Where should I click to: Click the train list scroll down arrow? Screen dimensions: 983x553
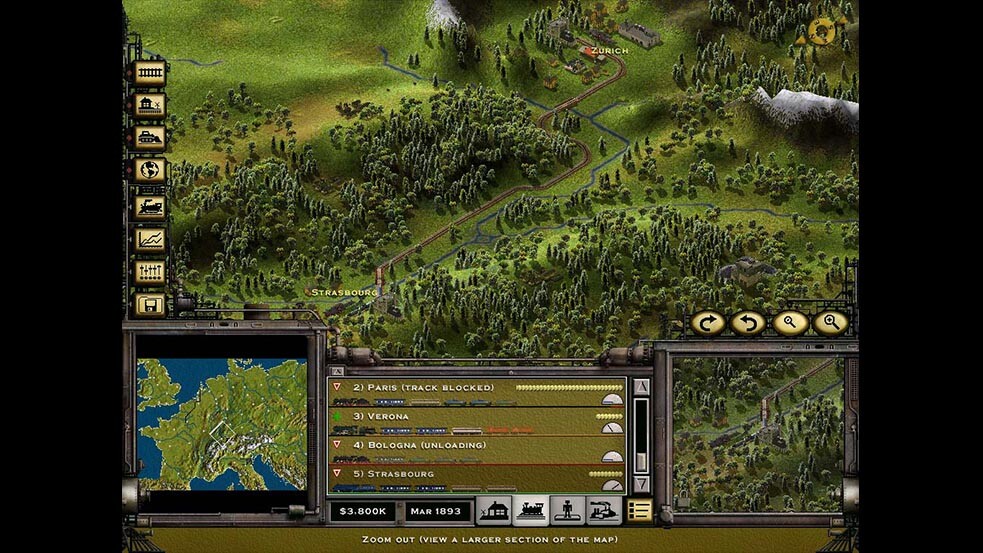tap(642, 484)
